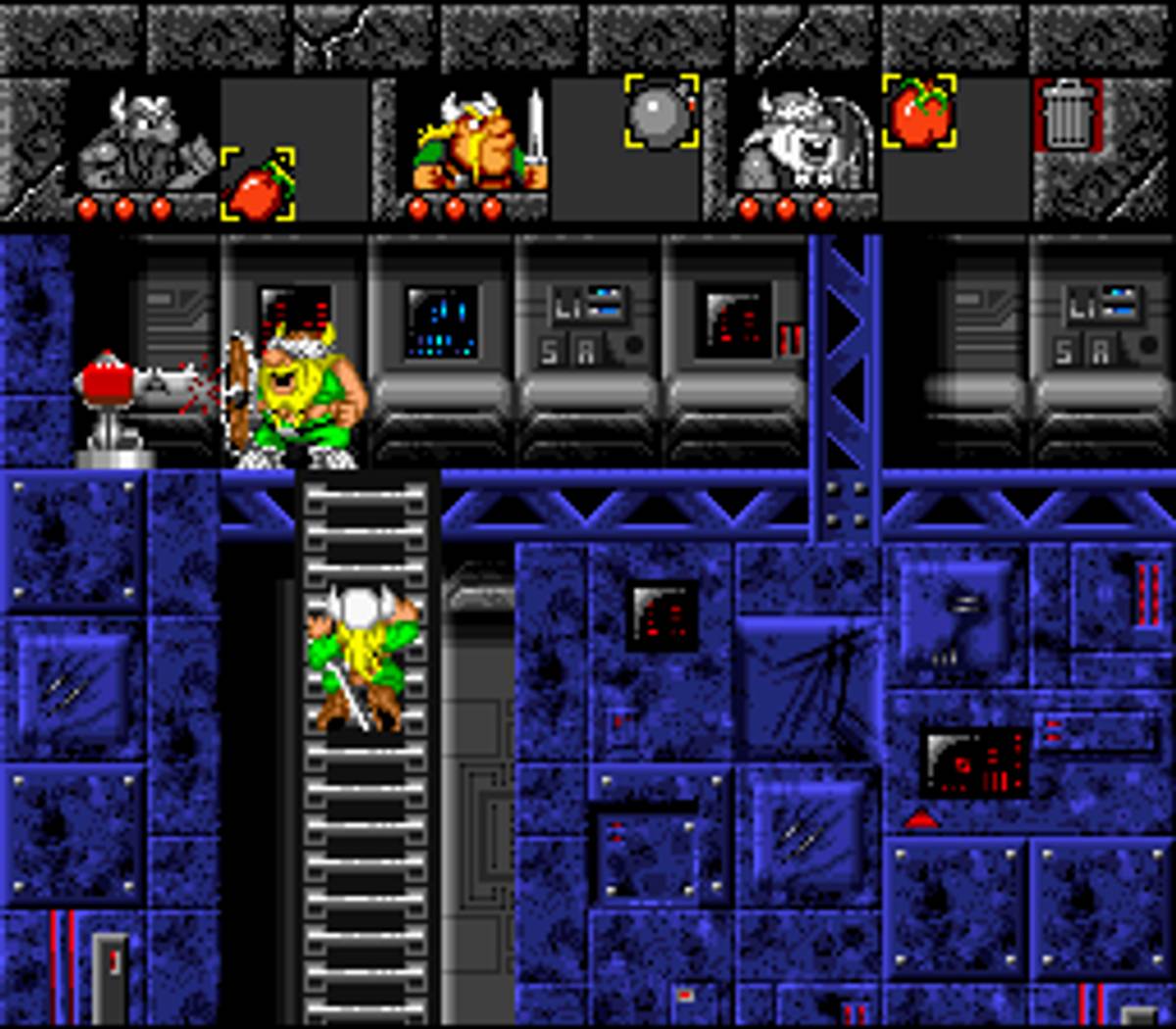The height and width of the screenshot is (1029, 1176).
Task: Pick the tomato in Olaf's inventory
Action: [918, 113]
